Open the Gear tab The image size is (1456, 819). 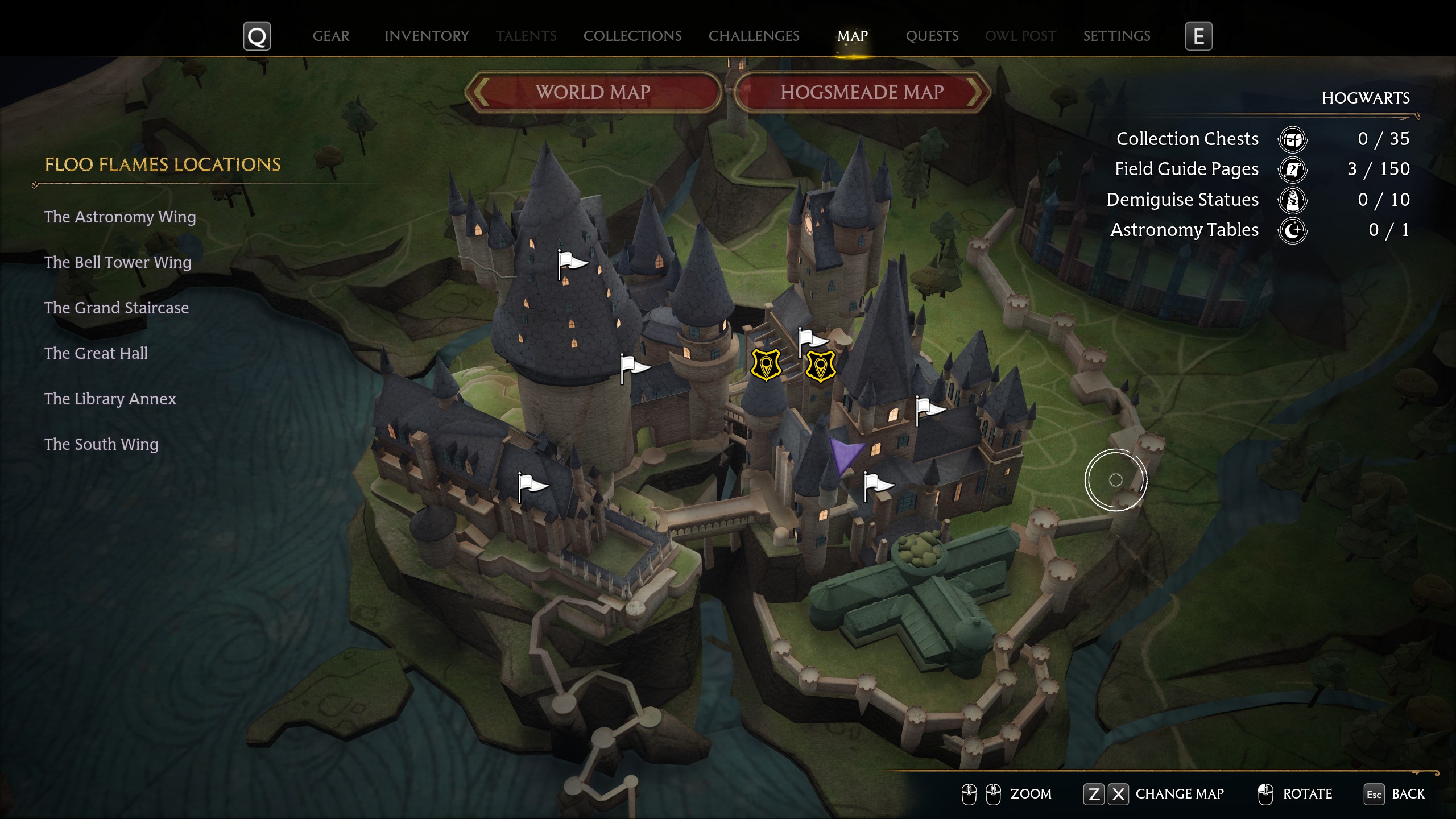click(330, 36)
